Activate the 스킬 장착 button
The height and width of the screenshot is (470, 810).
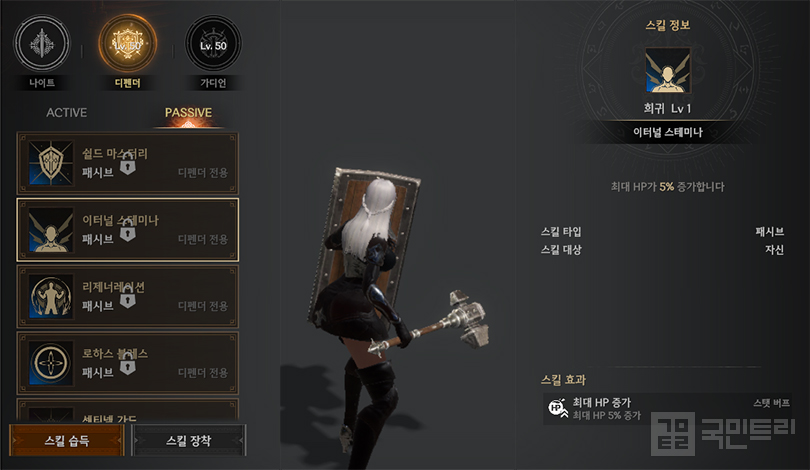click(189, 440)
